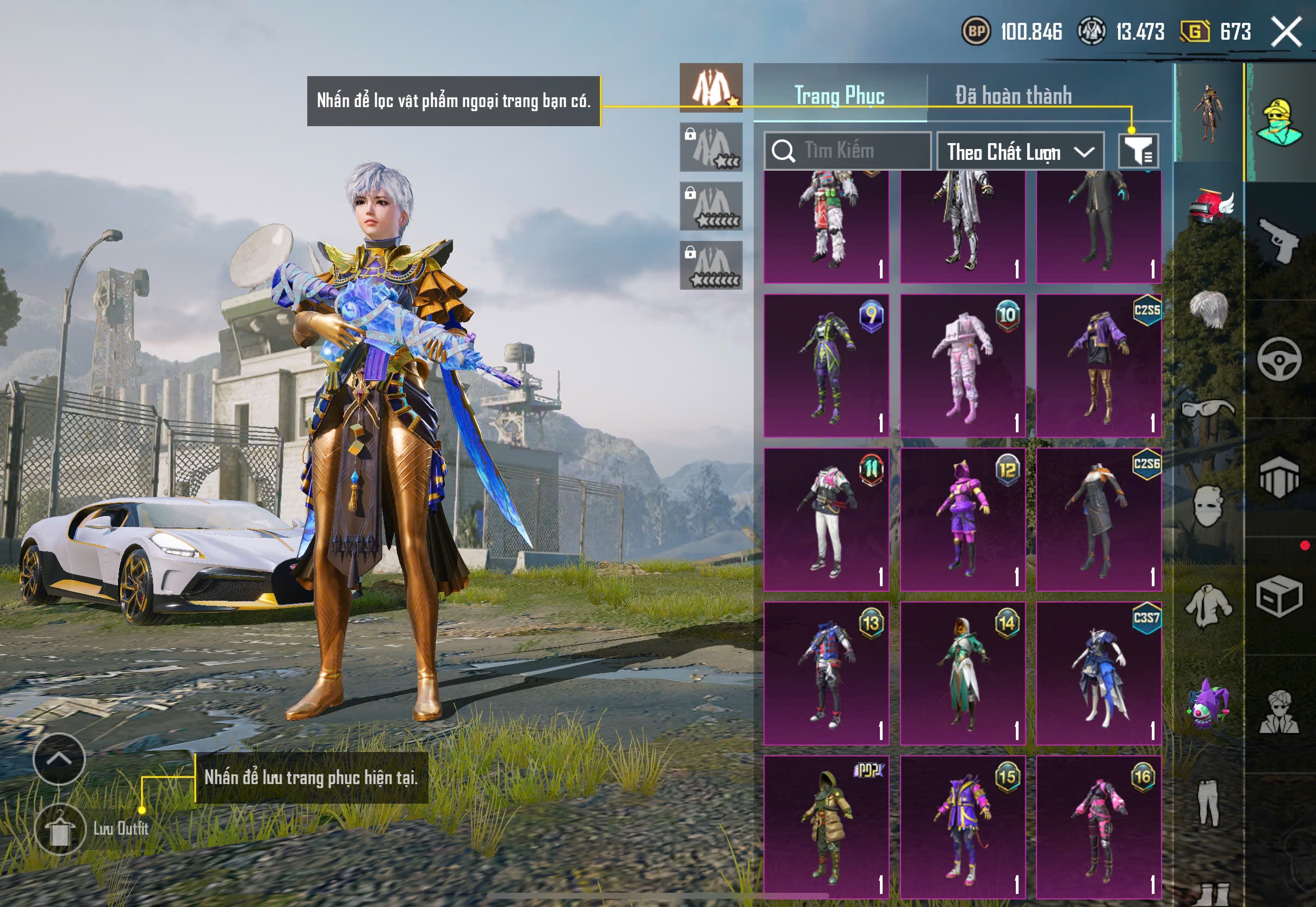Image resolution: width=1316 pixels, height=907 pixels.
Task: Open the pistol weapon skins category
Action: pos(1279,240)
